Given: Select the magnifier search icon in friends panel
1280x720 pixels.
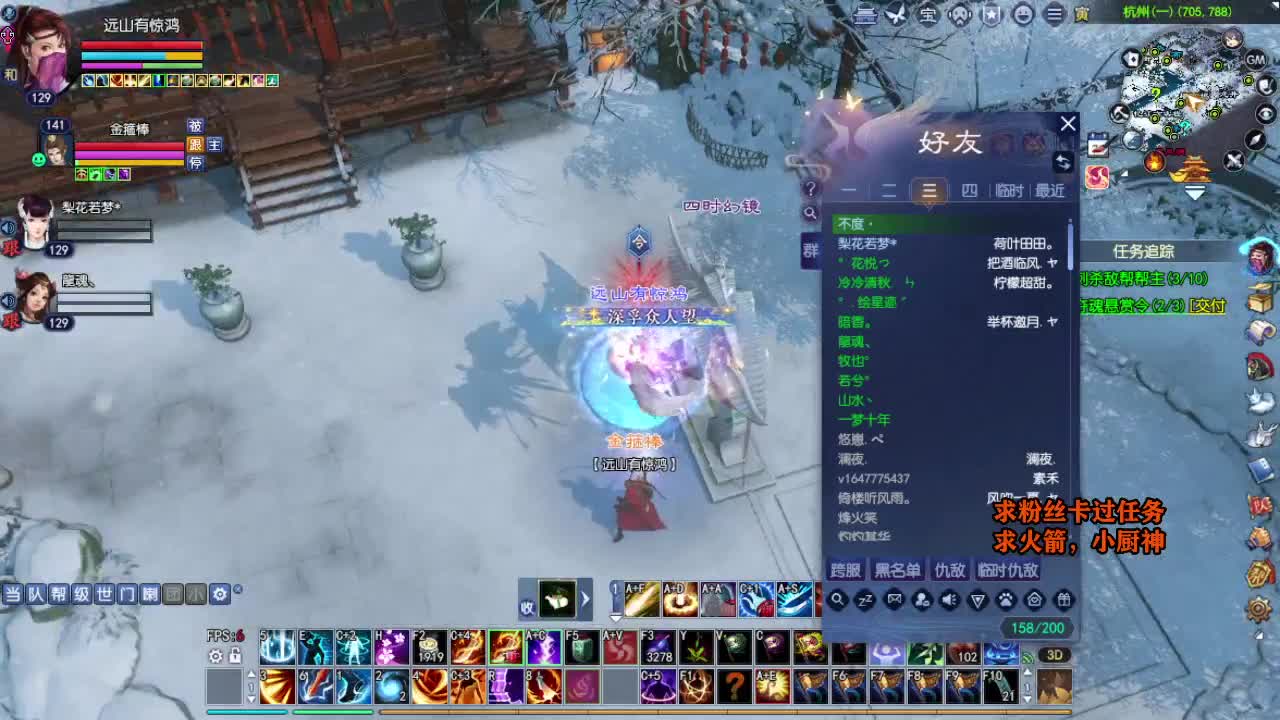Looking at the screenshot, I should [x=837, y=600].
